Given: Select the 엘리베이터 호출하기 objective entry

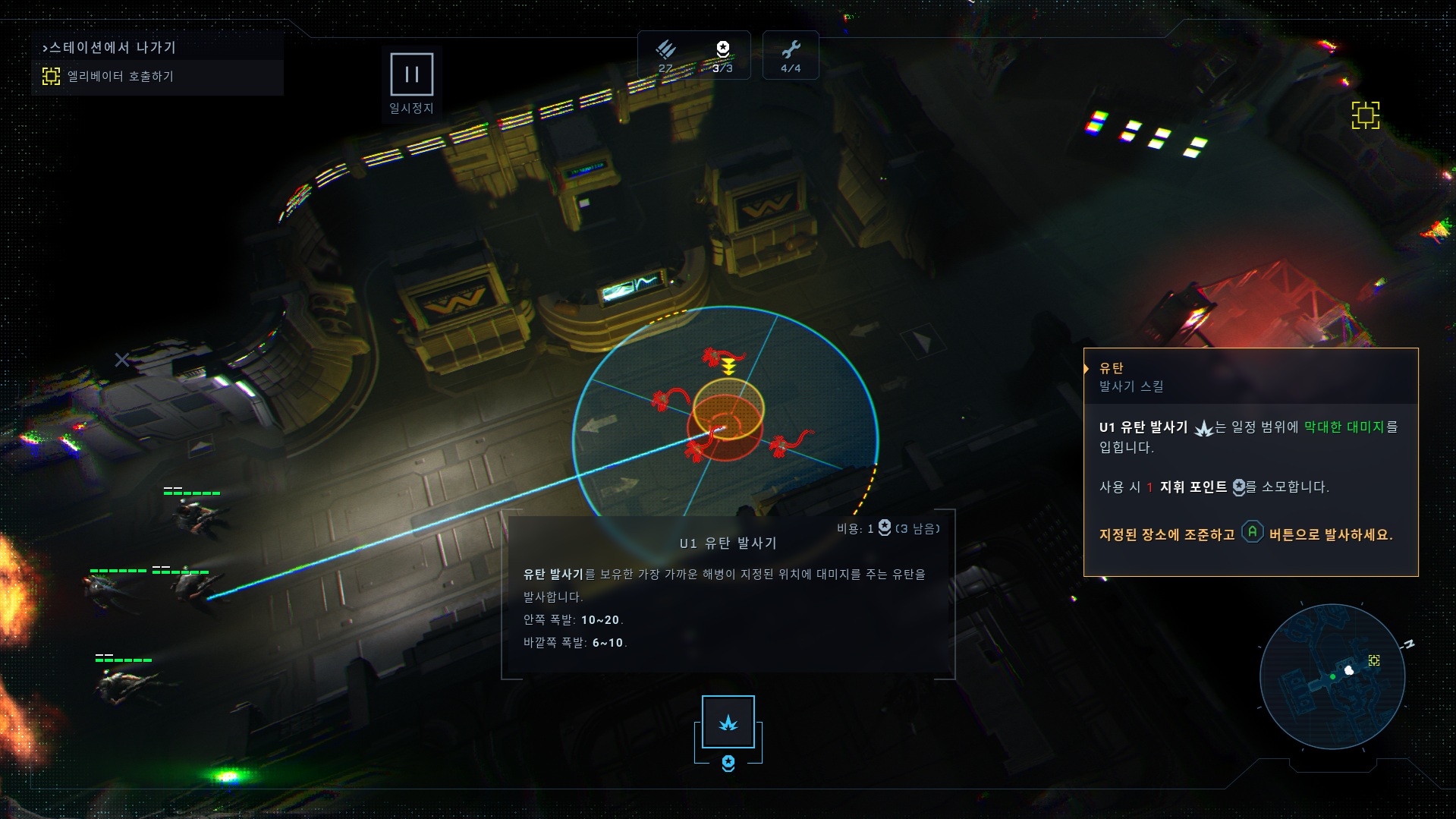Looking at the screenshot, I should (120, 77).
